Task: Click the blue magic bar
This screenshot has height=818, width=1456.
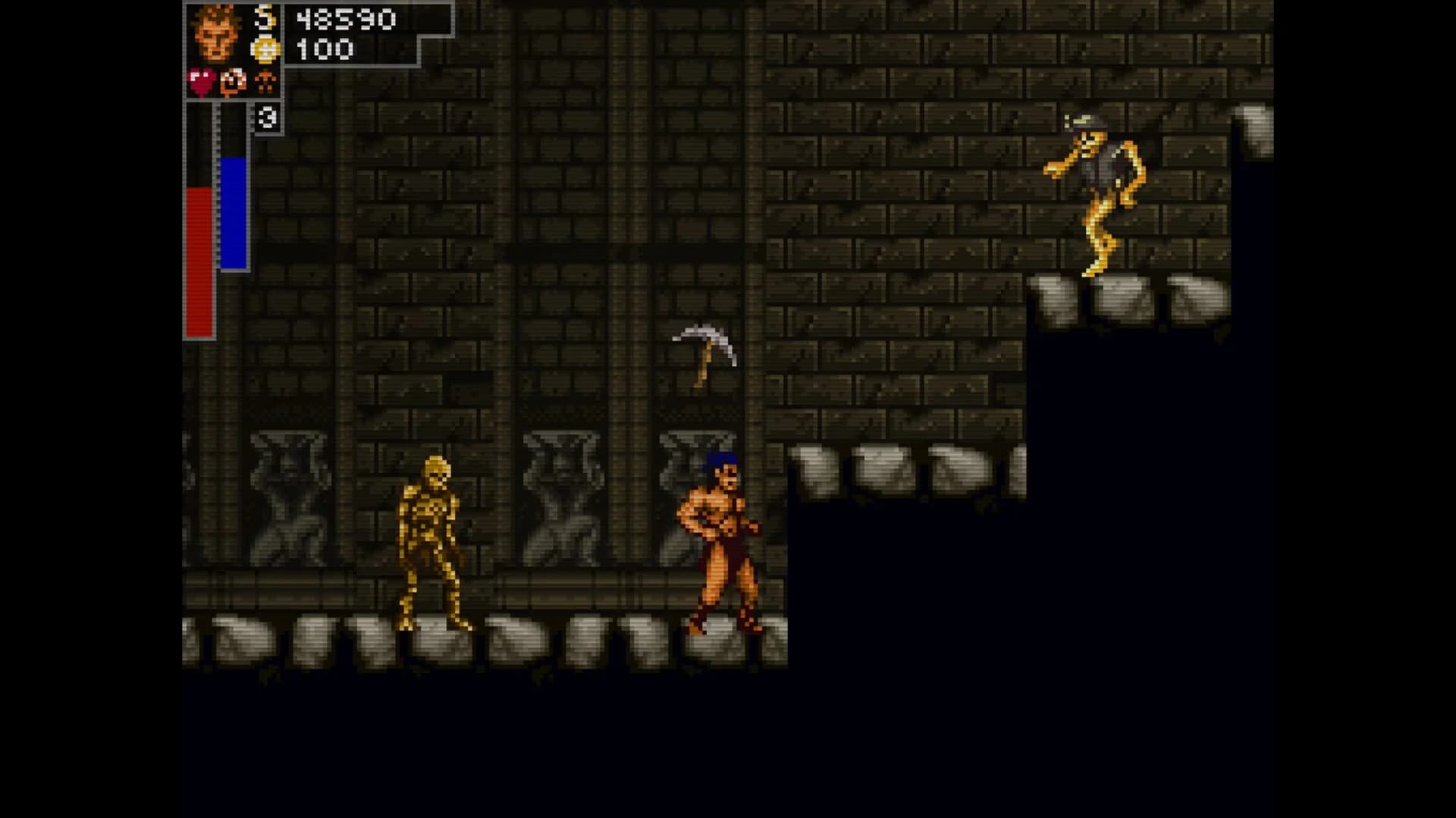Action: click(232, 212)
